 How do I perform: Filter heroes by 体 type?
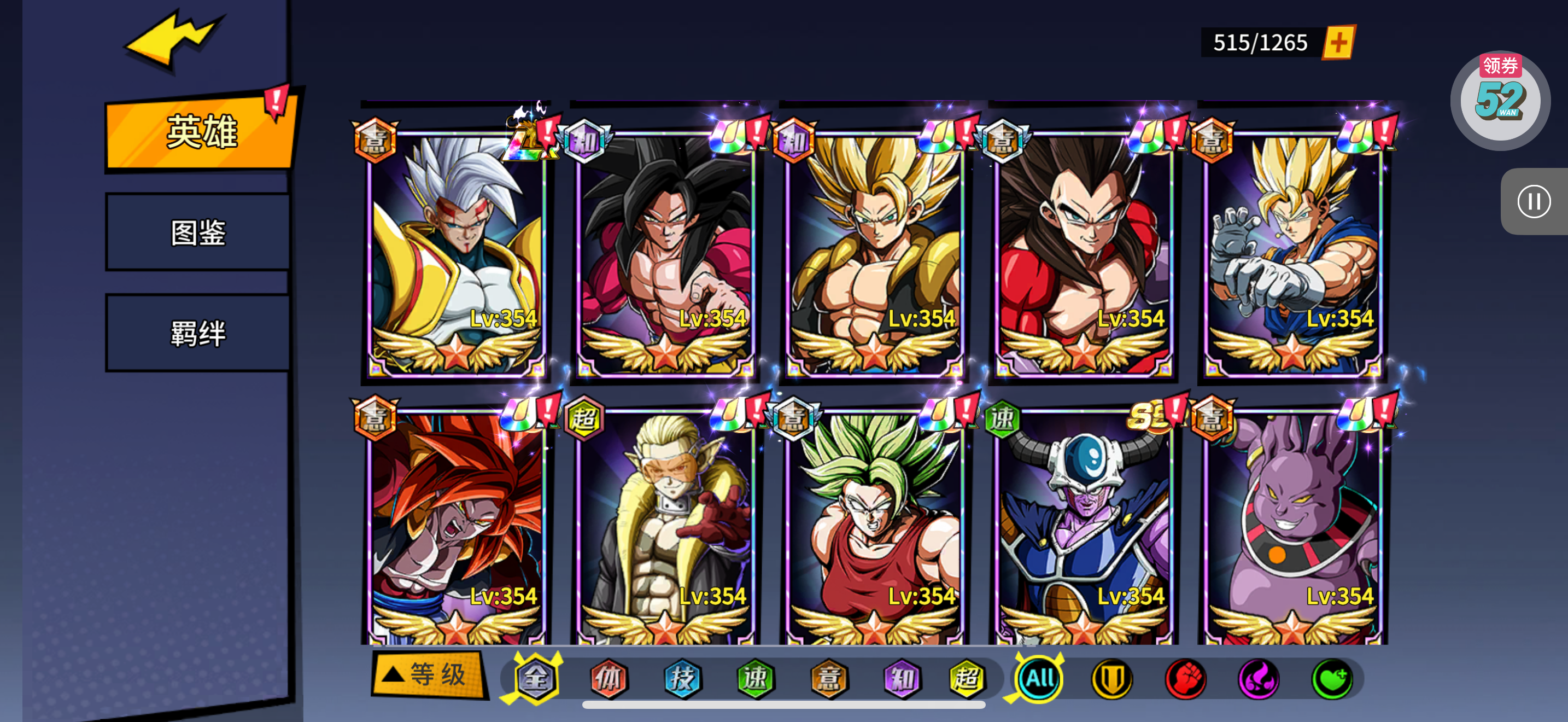pos(608,678)
